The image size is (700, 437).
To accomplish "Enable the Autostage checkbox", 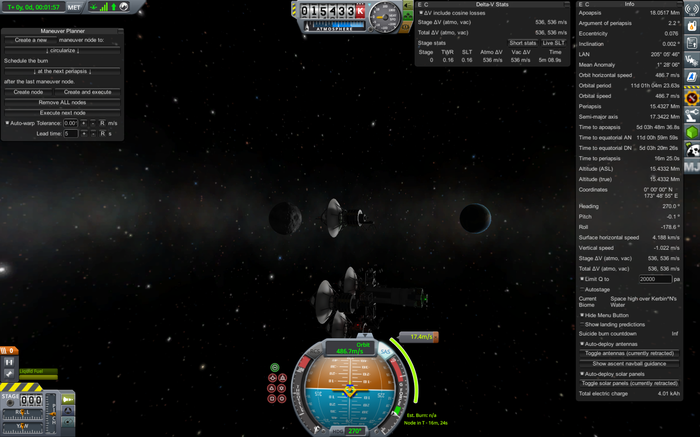I will 582,289.
